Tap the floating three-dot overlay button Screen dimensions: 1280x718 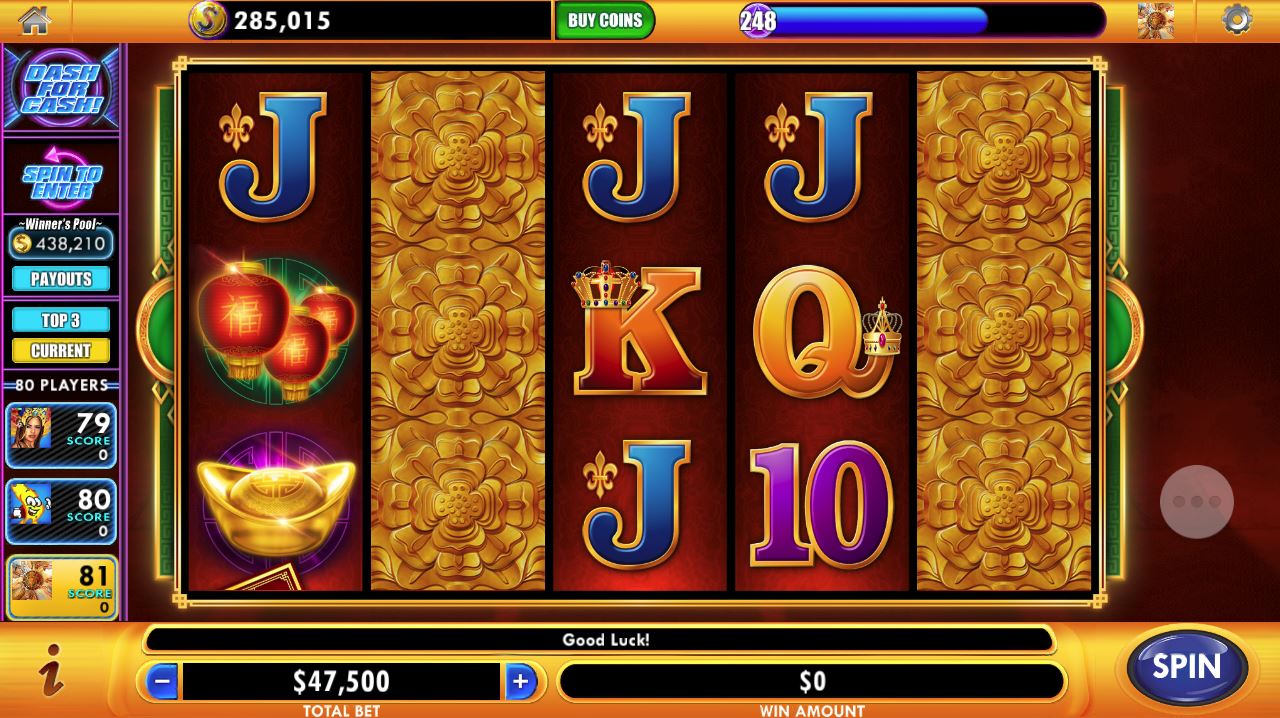tap(1197, 502)
